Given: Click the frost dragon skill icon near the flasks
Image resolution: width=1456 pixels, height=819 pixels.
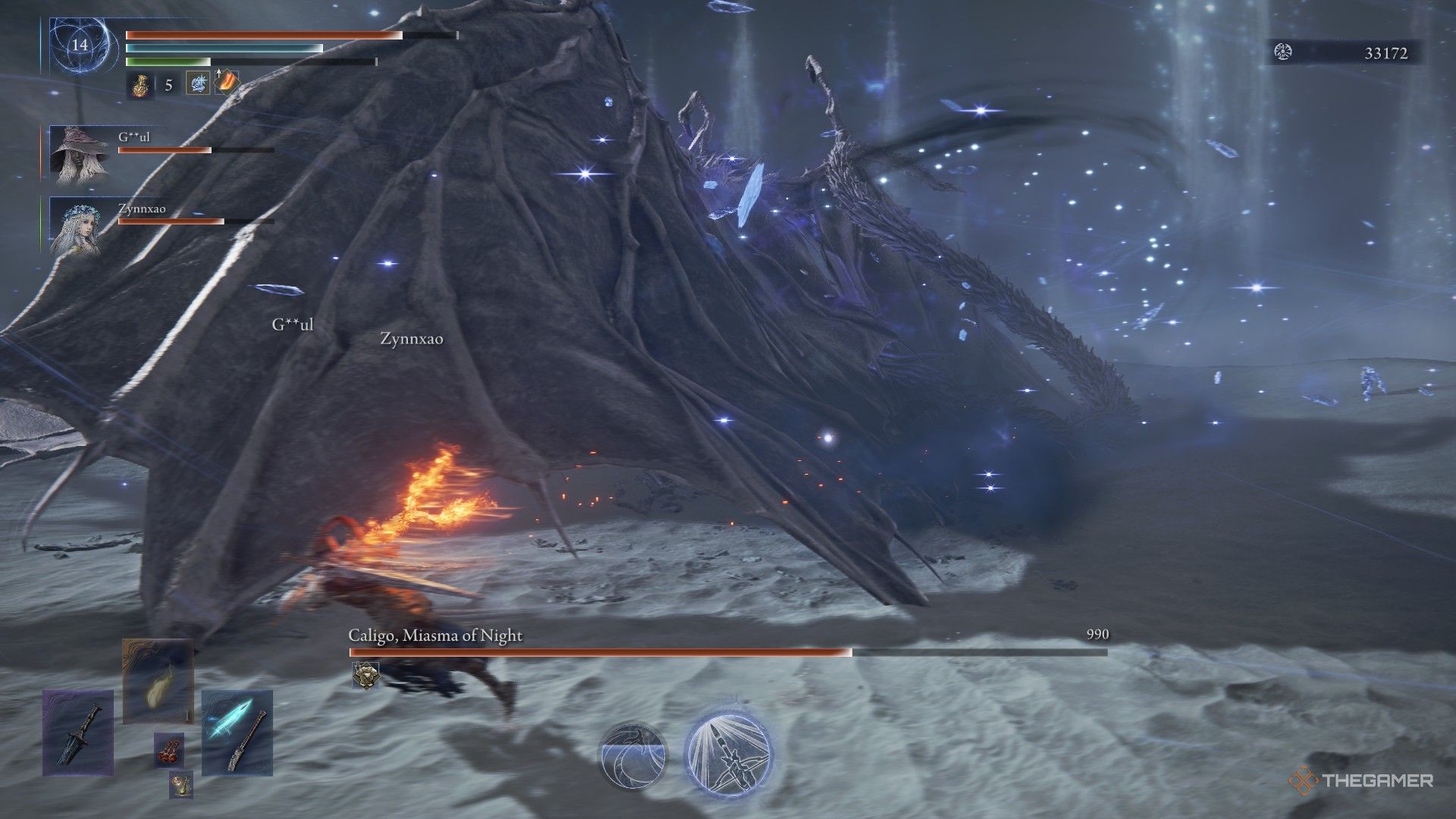Looking at the screenshot, I should (x=199, y=83).
